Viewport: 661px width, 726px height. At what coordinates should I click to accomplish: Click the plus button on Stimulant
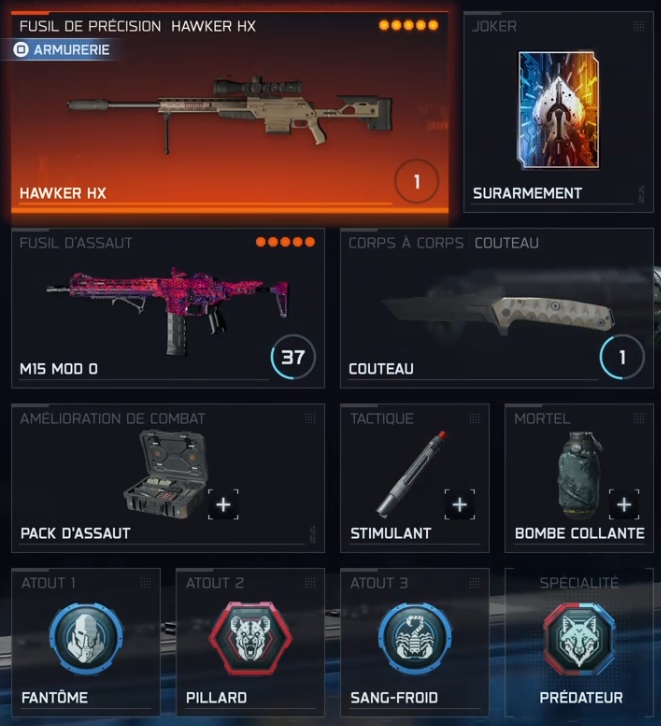pyautogui.click(x=460, y=505)
